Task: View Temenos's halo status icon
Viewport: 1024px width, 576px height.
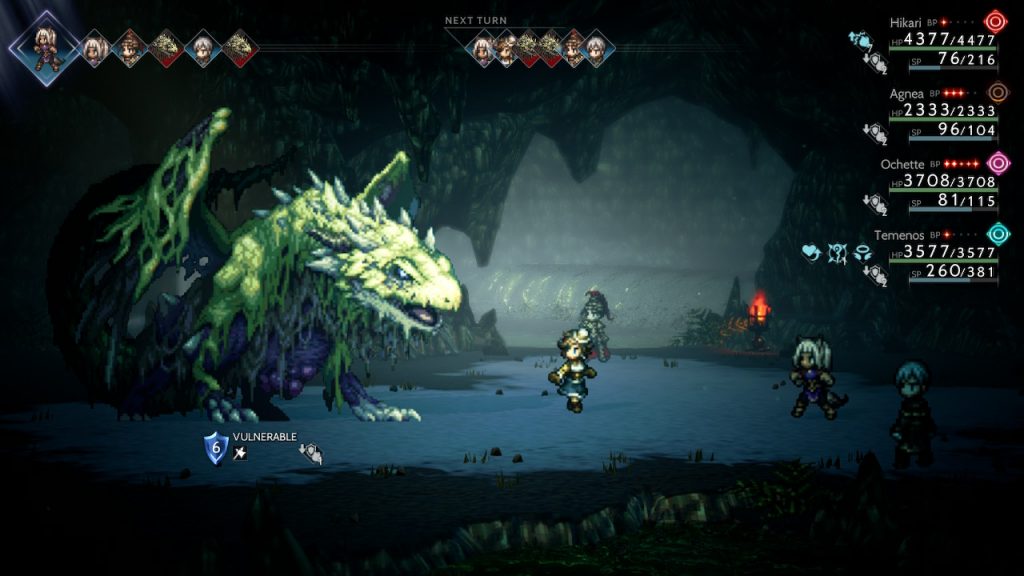Action: pyautogui.click(x=862, y=254)
